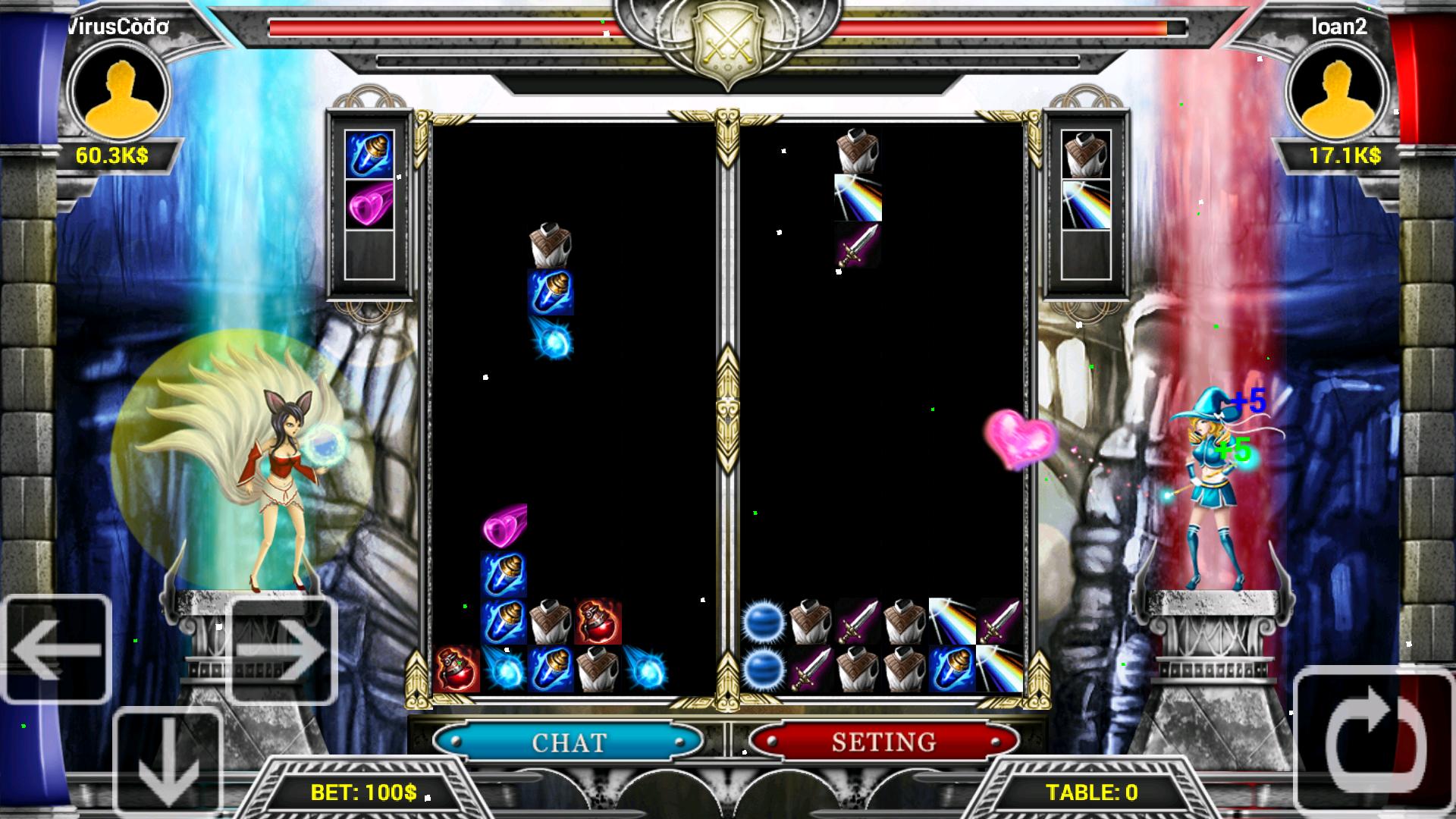Tap the right arrow move button
This screenshot has width=1456, height=819.
pos(281,649)
